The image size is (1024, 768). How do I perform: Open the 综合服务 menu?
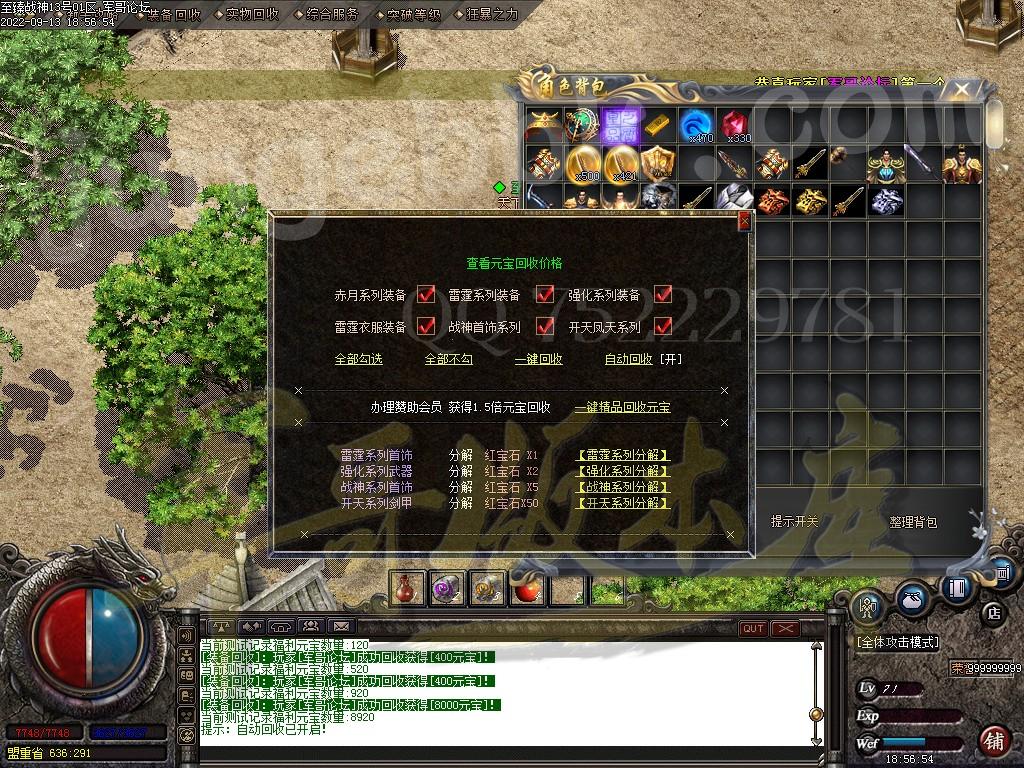tap(332, 14)
